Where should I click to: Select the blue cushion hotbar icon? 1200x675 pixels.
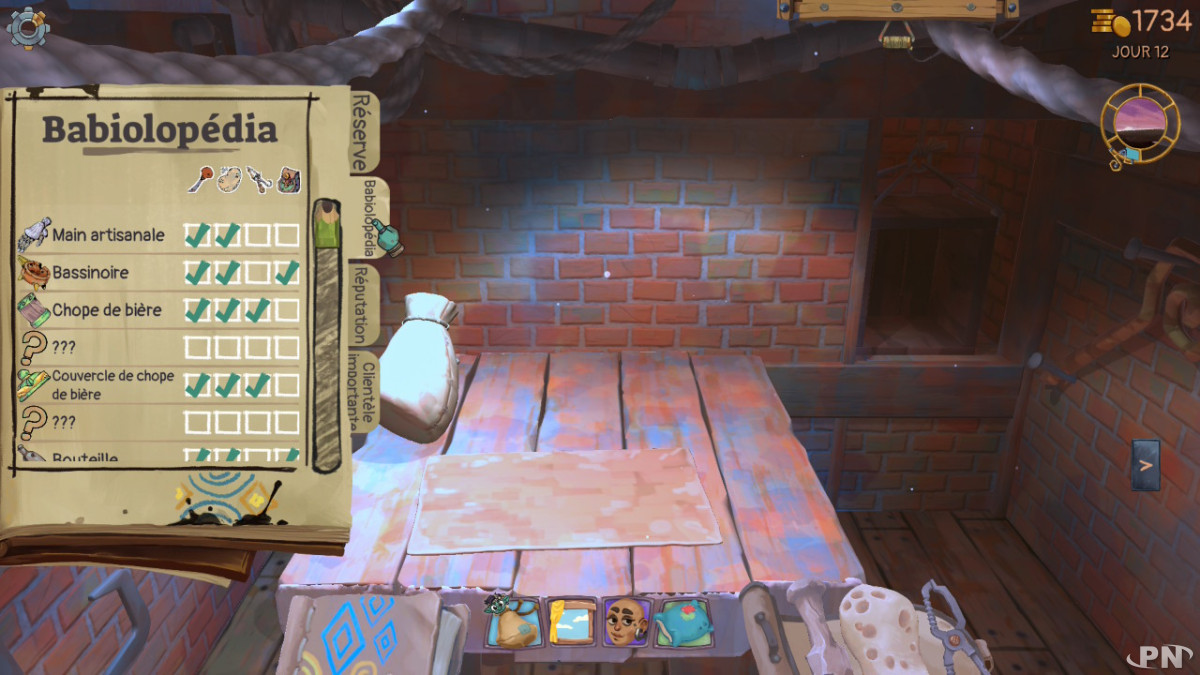tap(684, 621)
